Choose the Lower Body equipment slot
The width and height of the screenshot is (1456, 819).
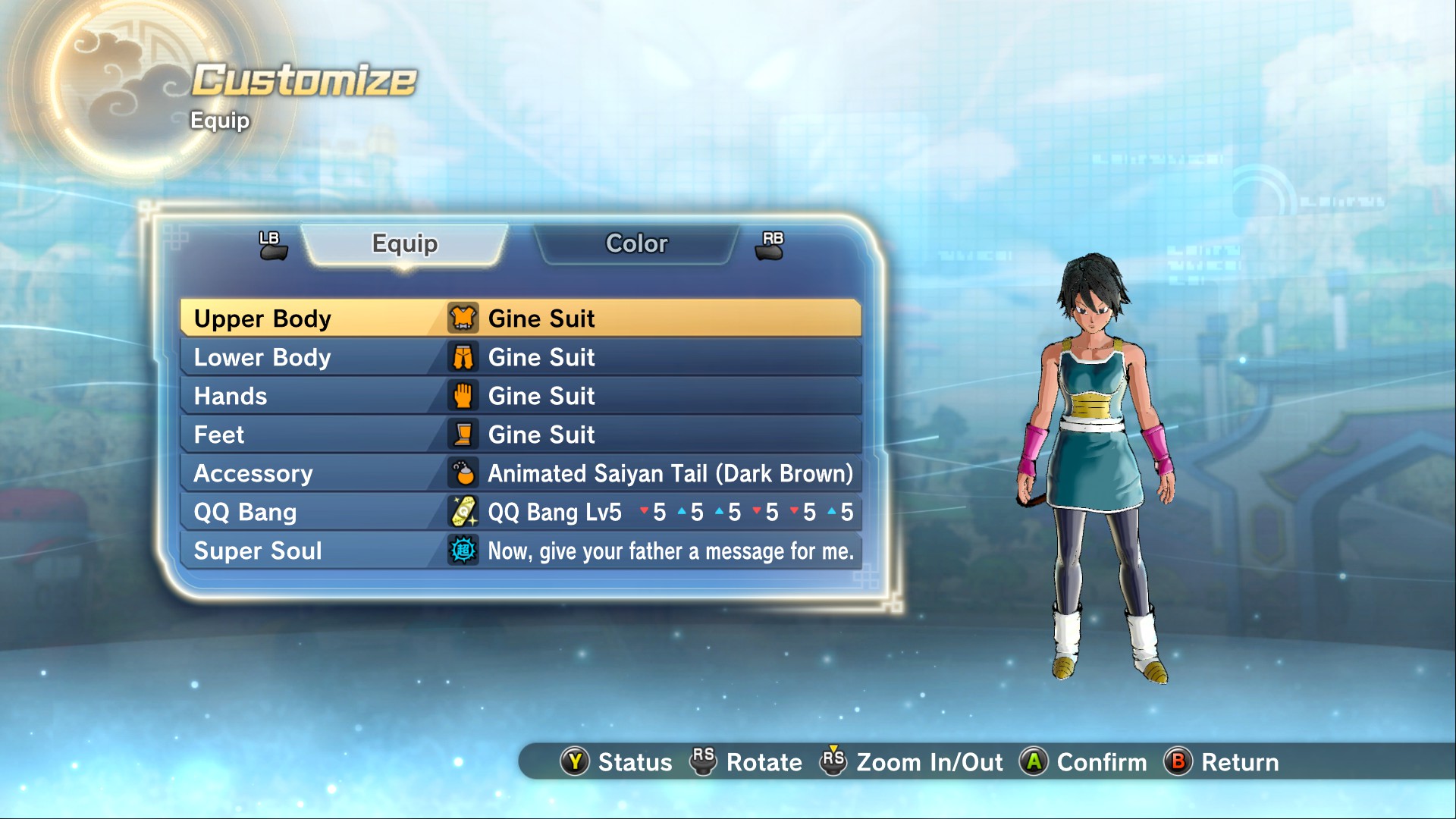(520, 357)
